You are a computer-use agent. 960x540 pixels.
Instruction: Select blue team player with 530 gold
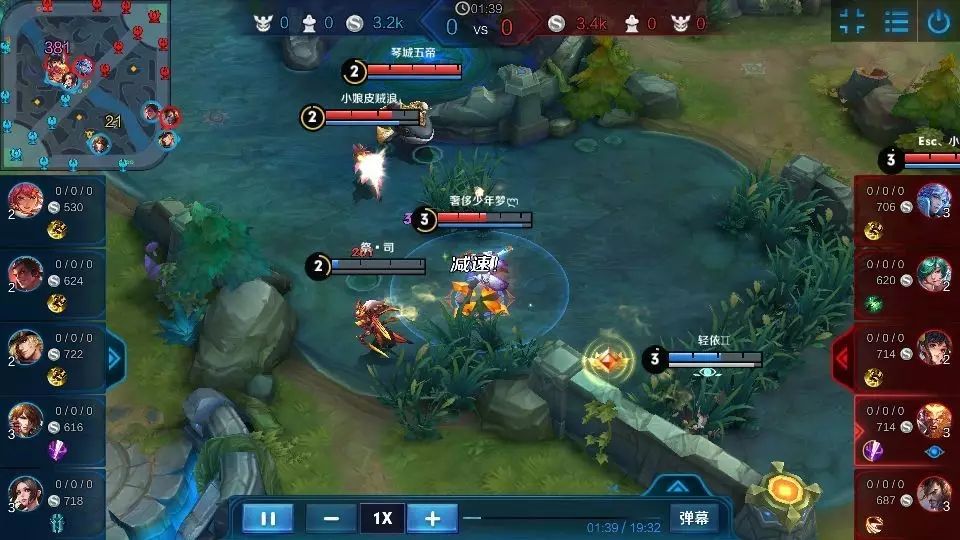click(52, 210)
